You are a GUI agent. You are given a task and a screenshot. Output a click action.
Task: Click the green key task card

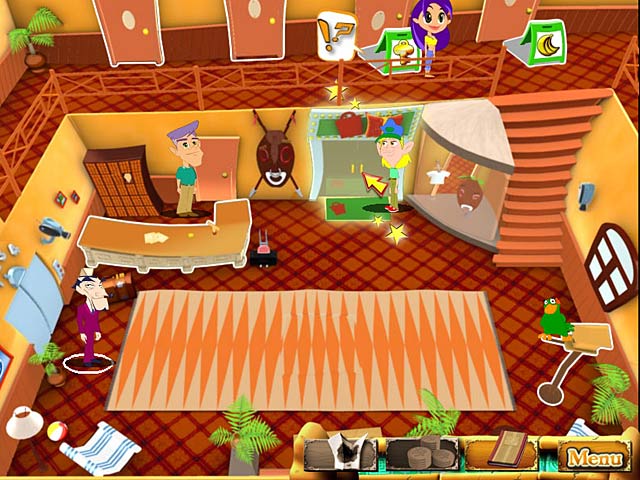398,48
